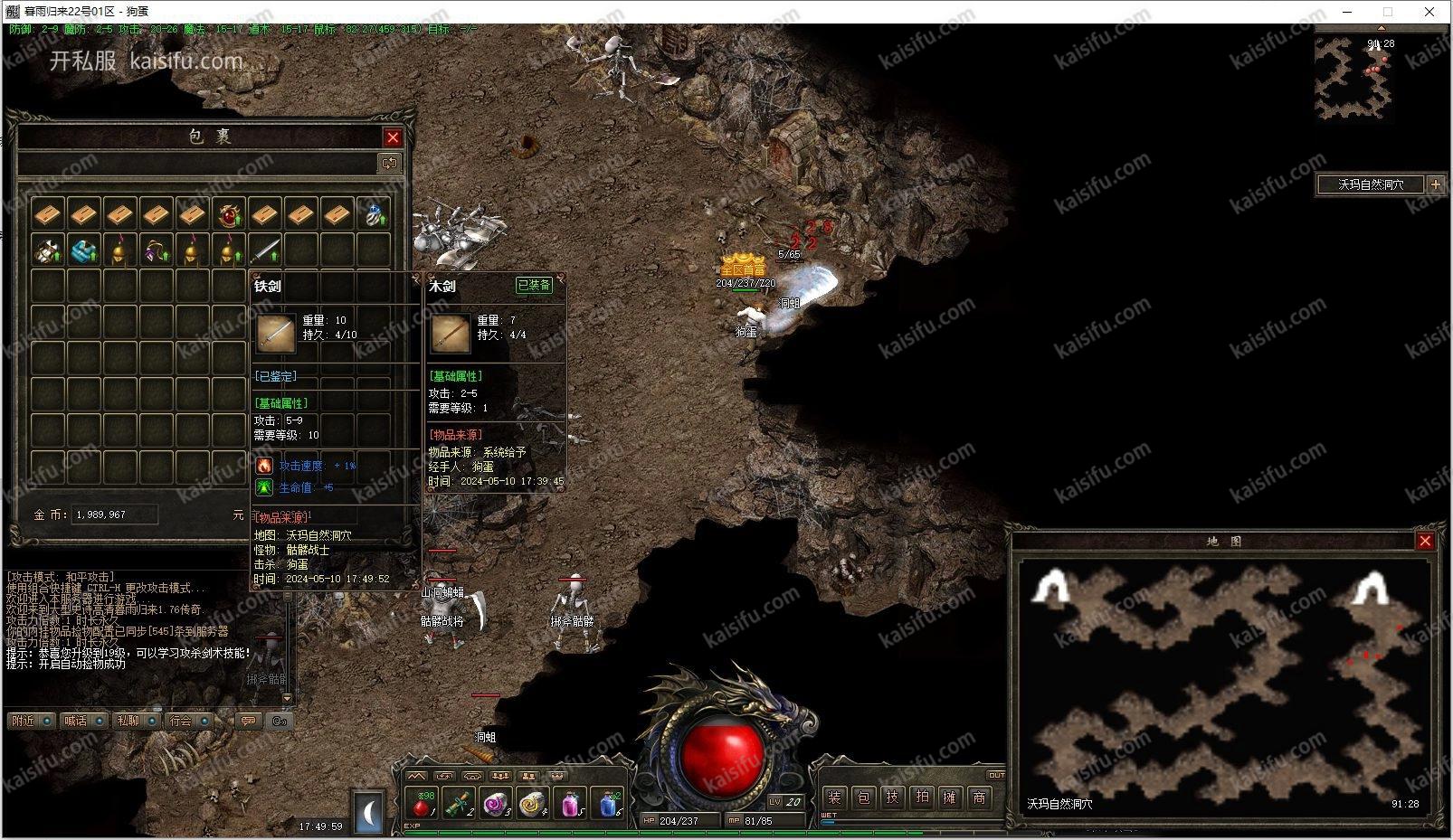The image size is (1453, 840).
Task: Use the purple swirl scroll in slot 3
Action: pyautogui.click(x=496, y=803)
